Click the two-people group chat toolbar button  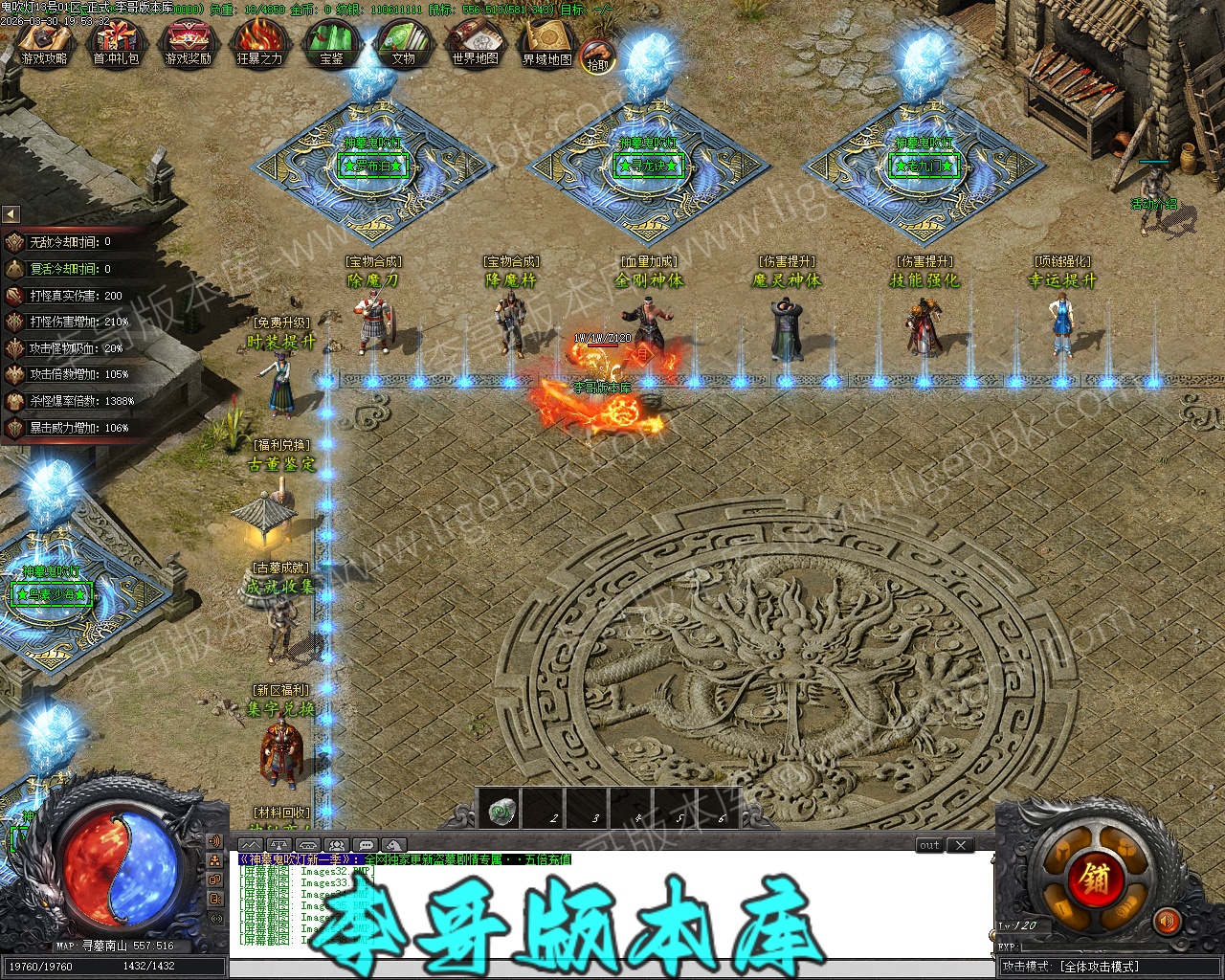pos(336,845)
